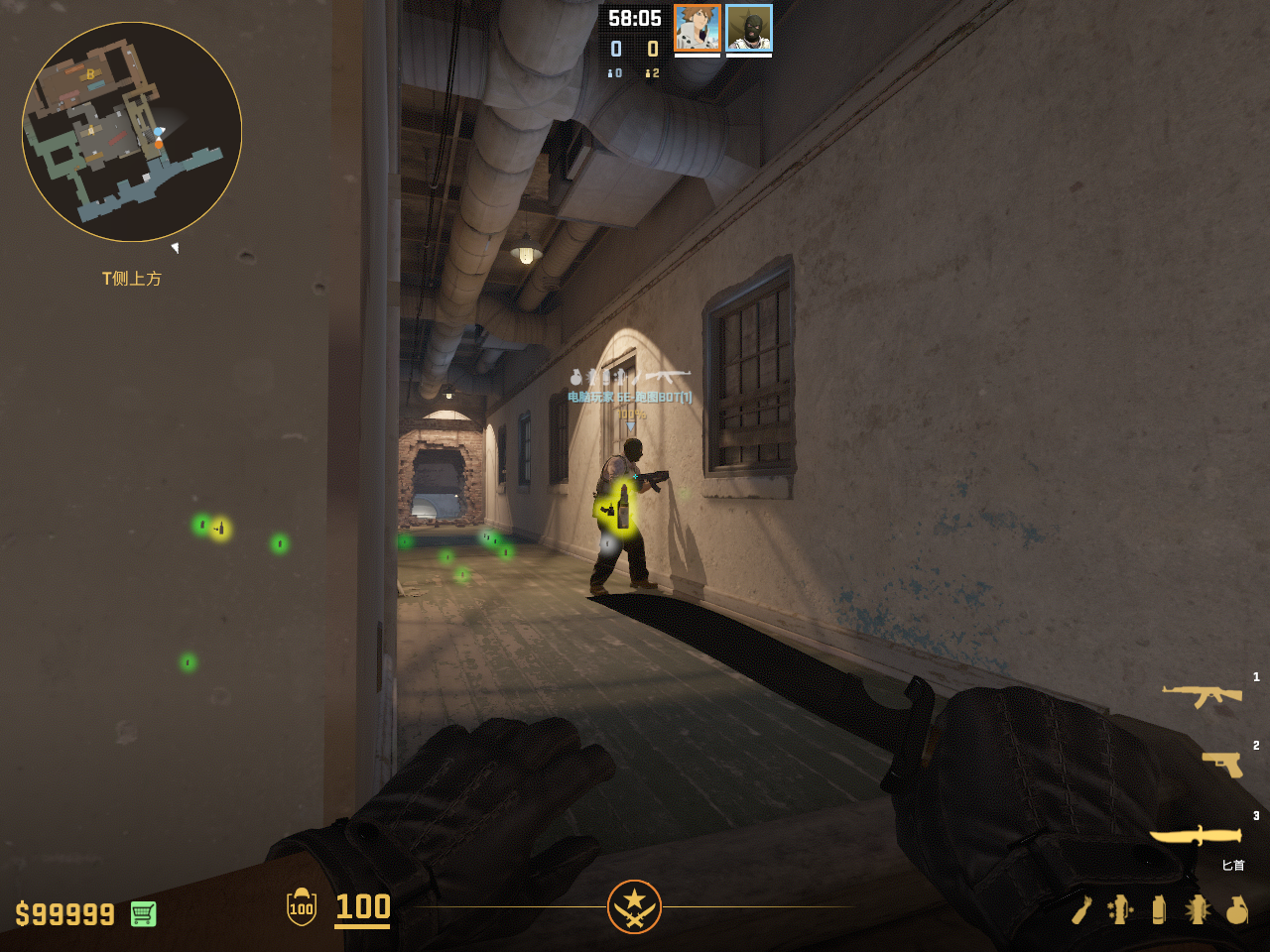Click the balaclava bot player avatar

coord(749,28)
